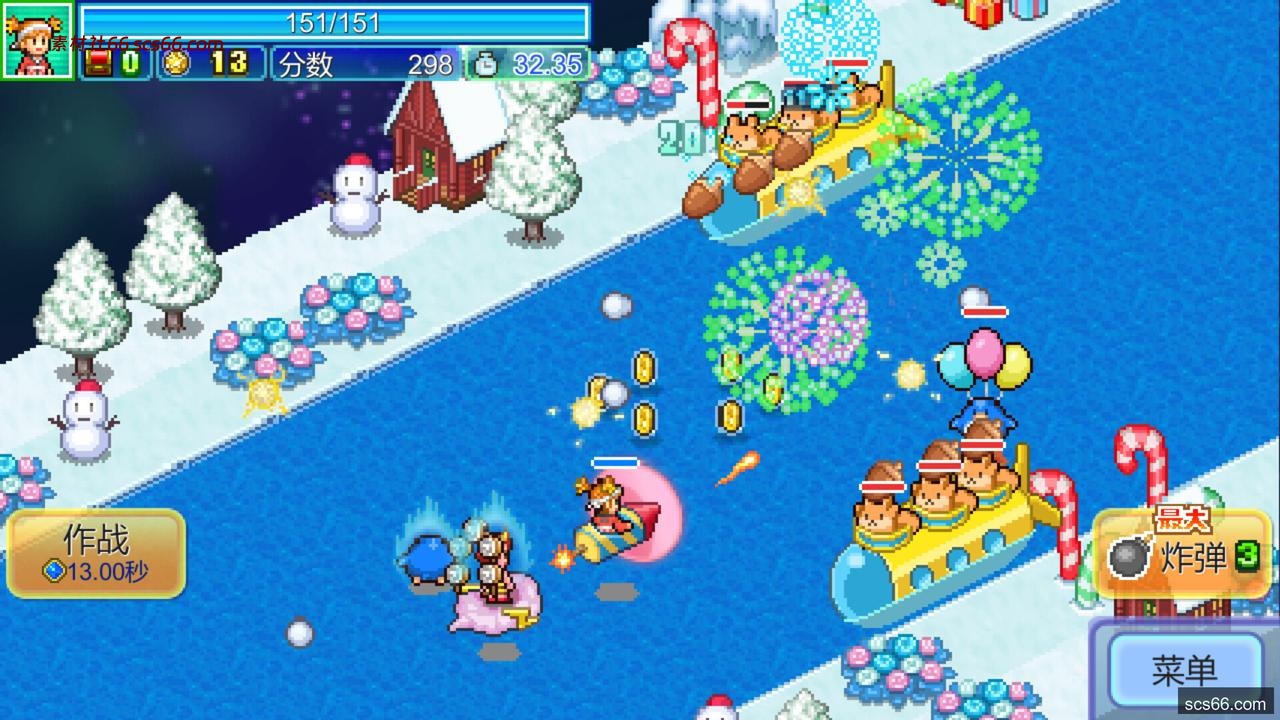
Task: Select the character portrait icon
Action: click(x=37, y=40)
